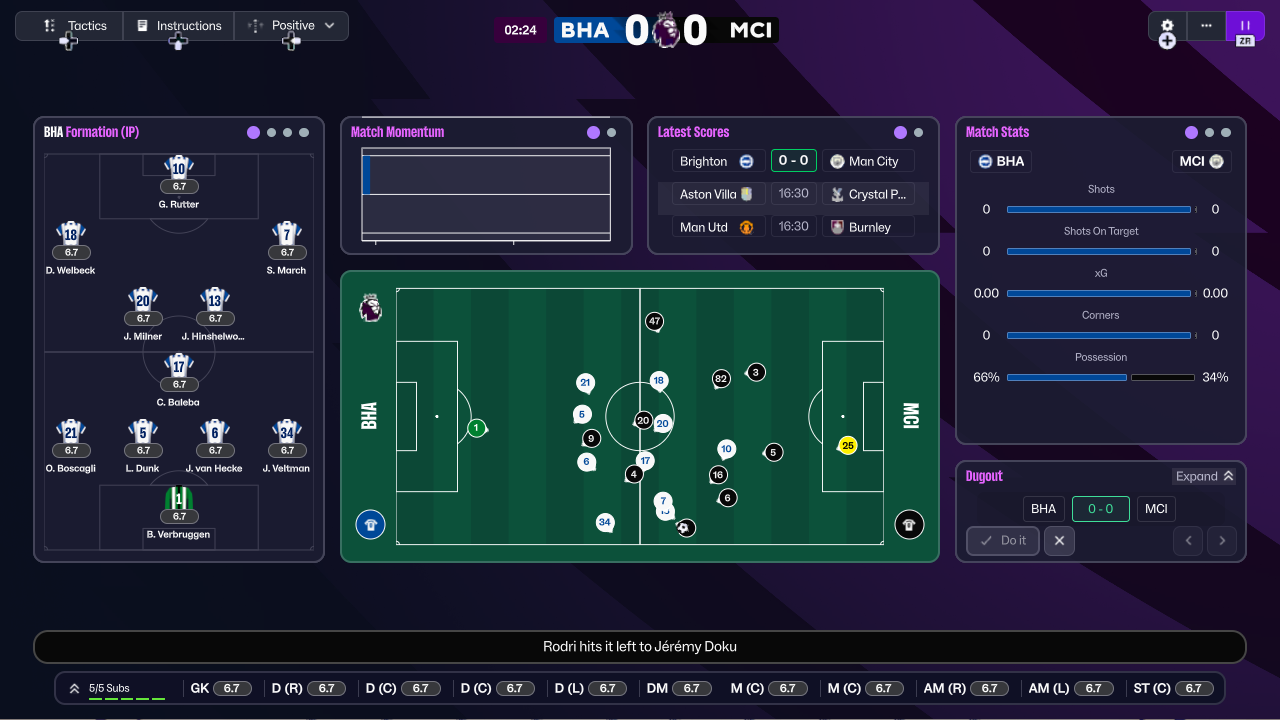Open the Tactics panel icon
Screen dimensions: 1280x720
50,25
